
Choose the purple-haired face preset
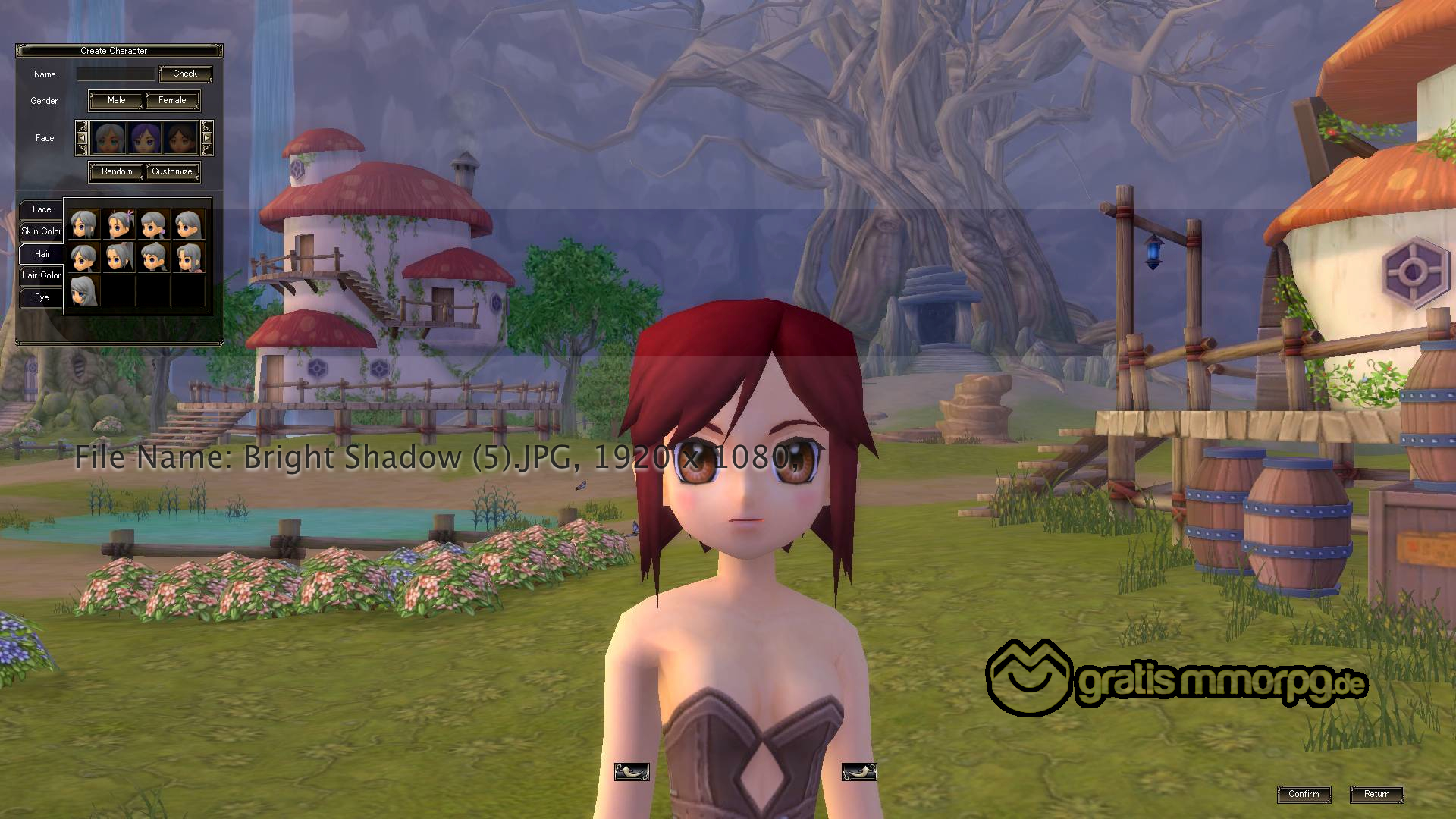[x=144, y=138]
